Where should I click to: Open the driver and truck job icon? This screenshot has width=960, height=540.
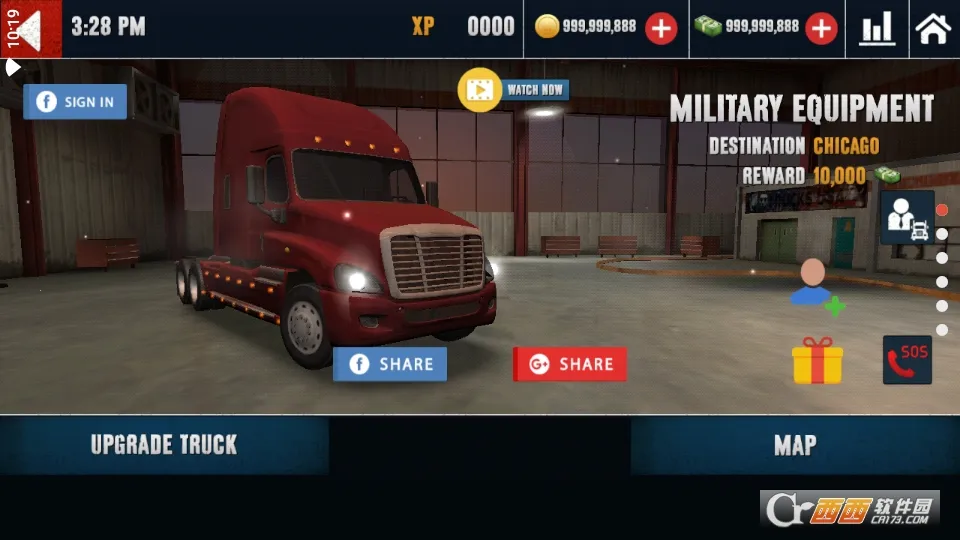pos(907,218)
